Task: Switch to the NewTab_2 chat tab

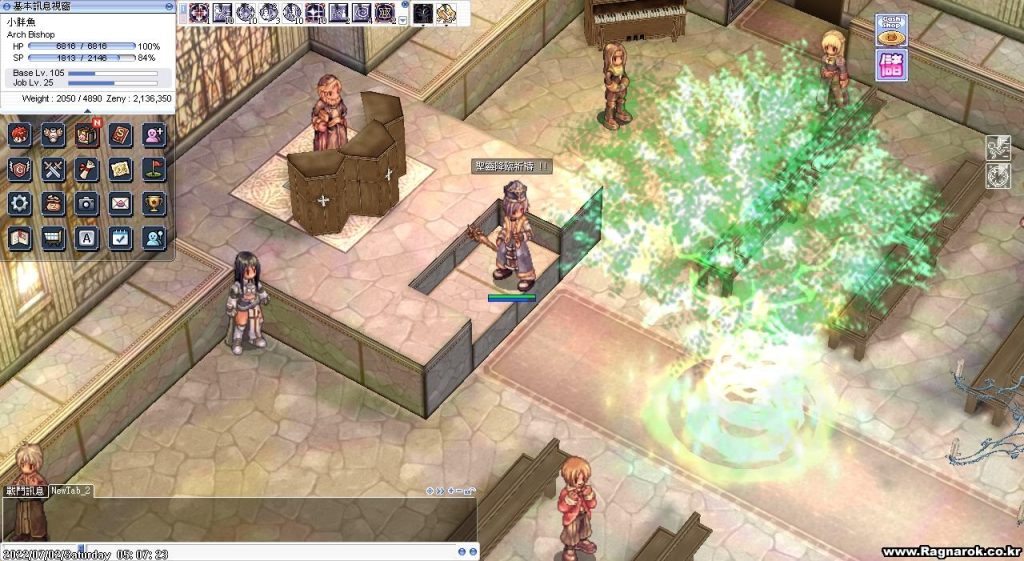Action: tap(71, 491)
